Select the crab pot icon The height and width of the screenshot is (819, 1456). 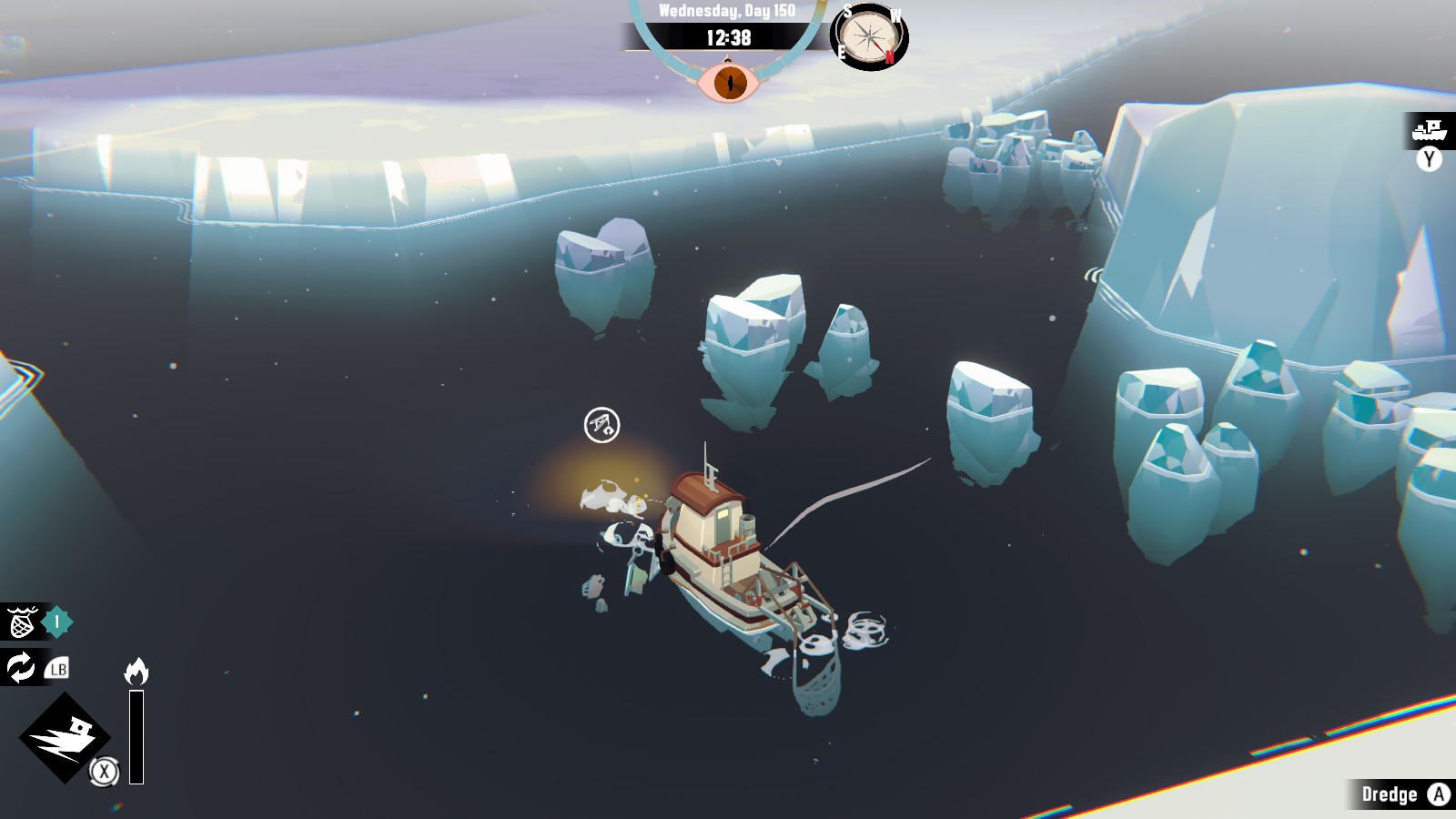coord(21,623)
